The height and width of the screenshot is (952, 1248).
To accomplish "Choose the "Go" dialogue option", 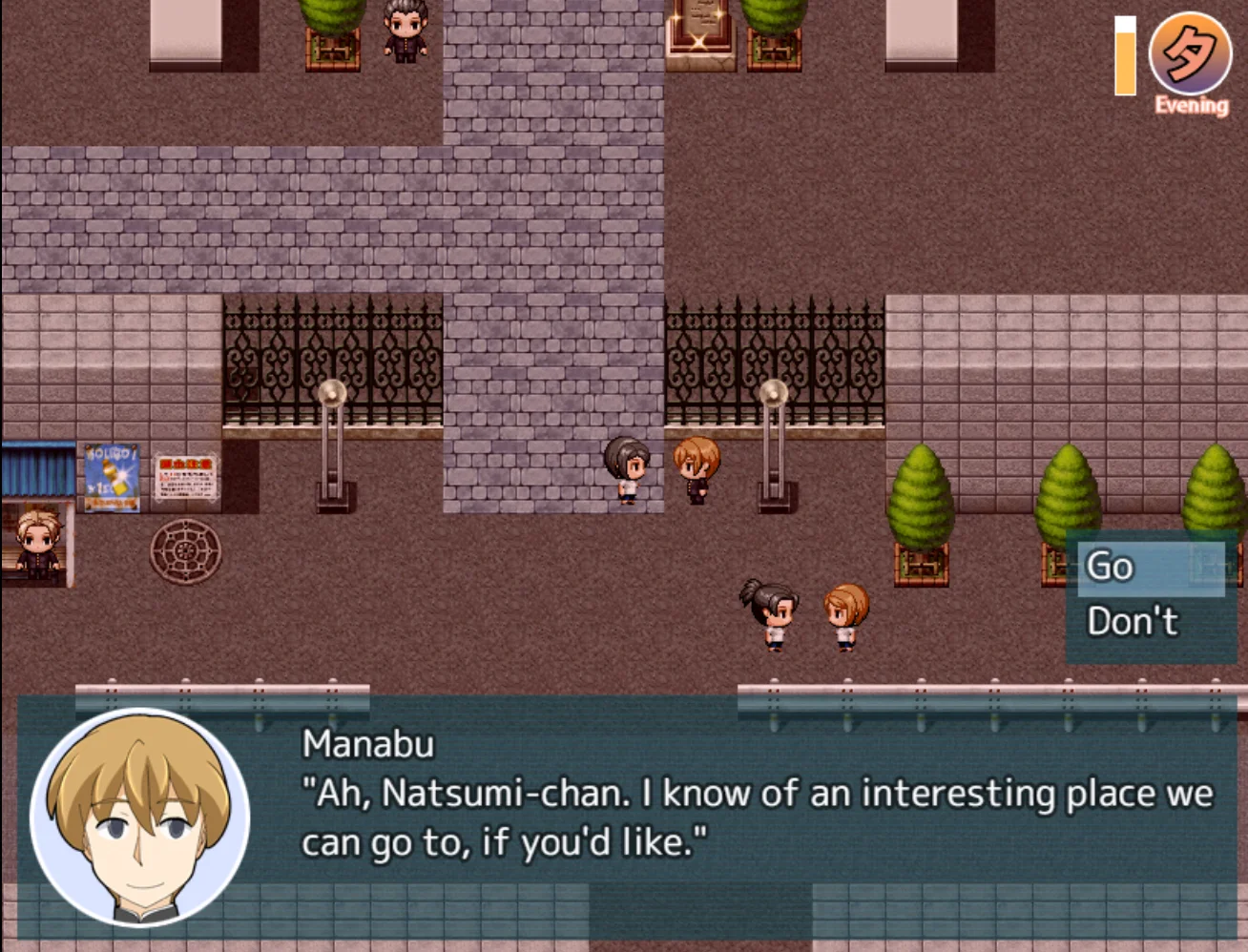I will [x=1150, y=568].
